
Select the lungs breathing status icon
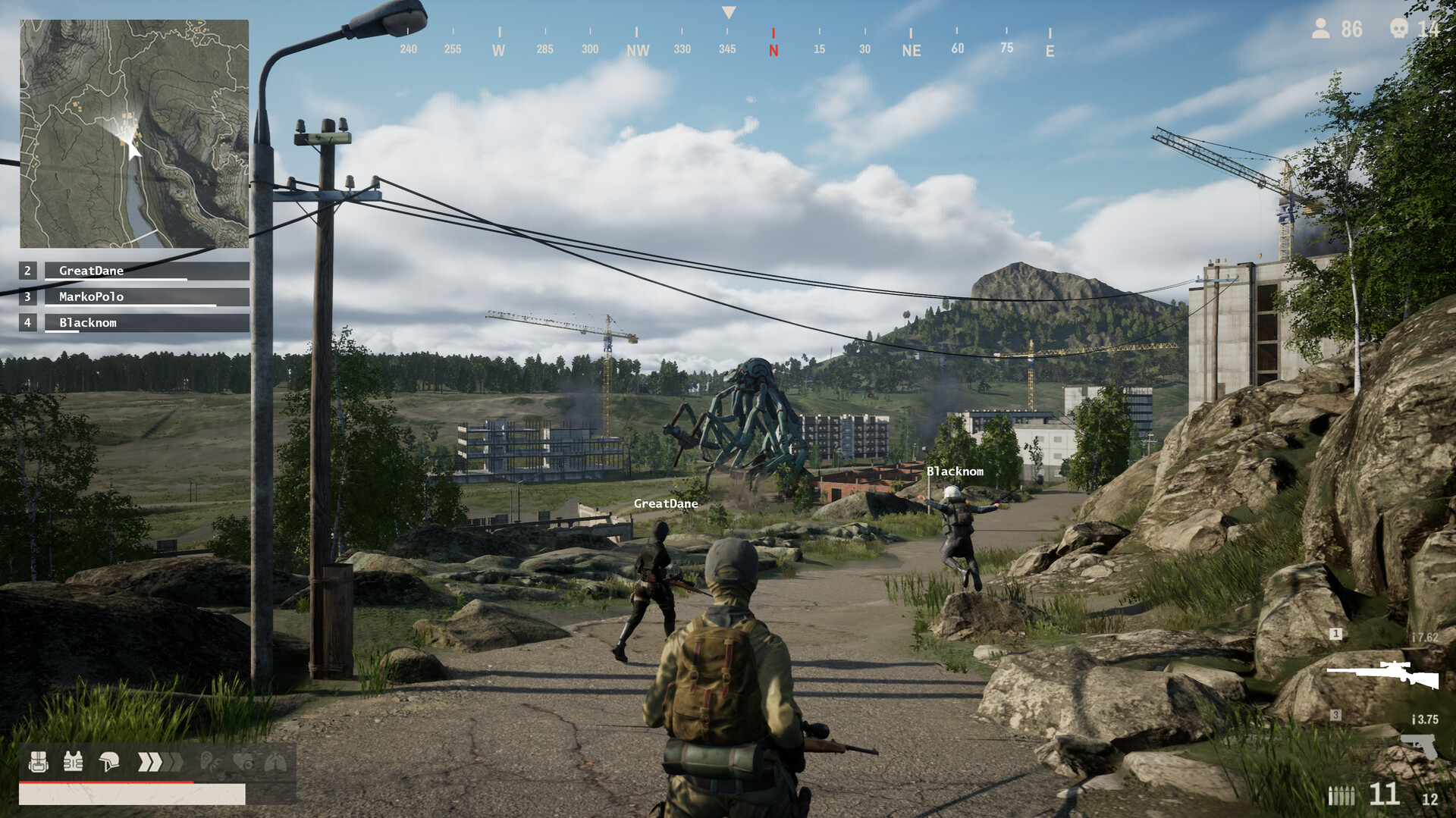click(x=275, y=761)
